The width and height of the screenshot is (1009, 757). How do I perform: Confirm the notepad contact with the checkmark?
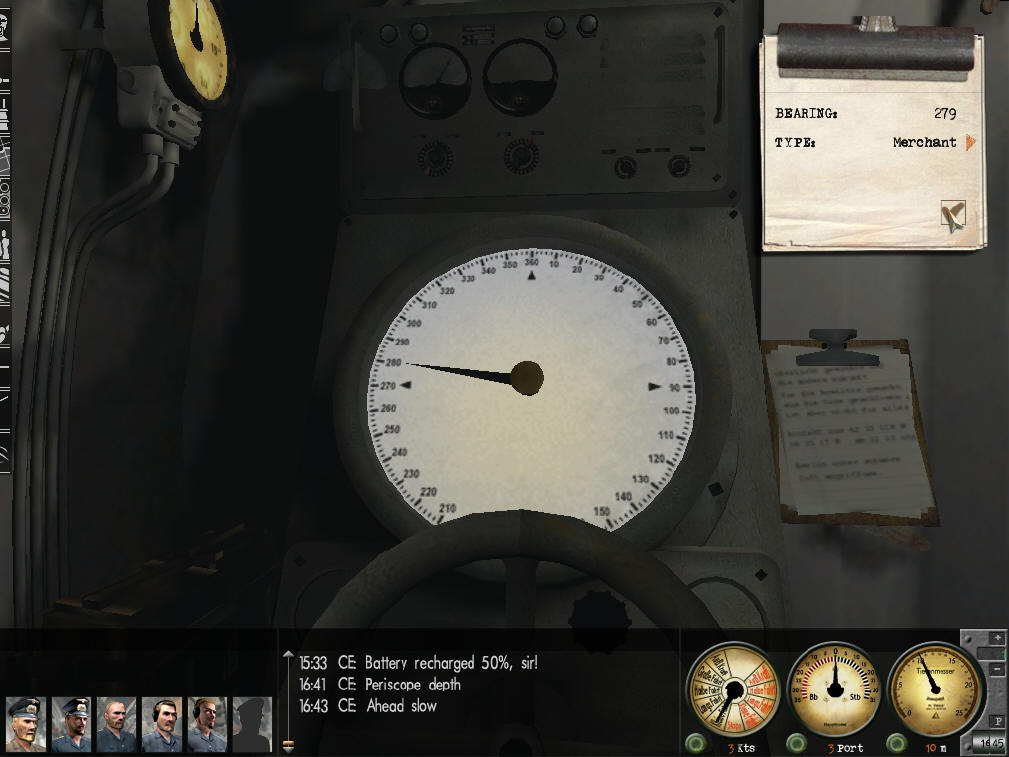[x=953, y=214]
